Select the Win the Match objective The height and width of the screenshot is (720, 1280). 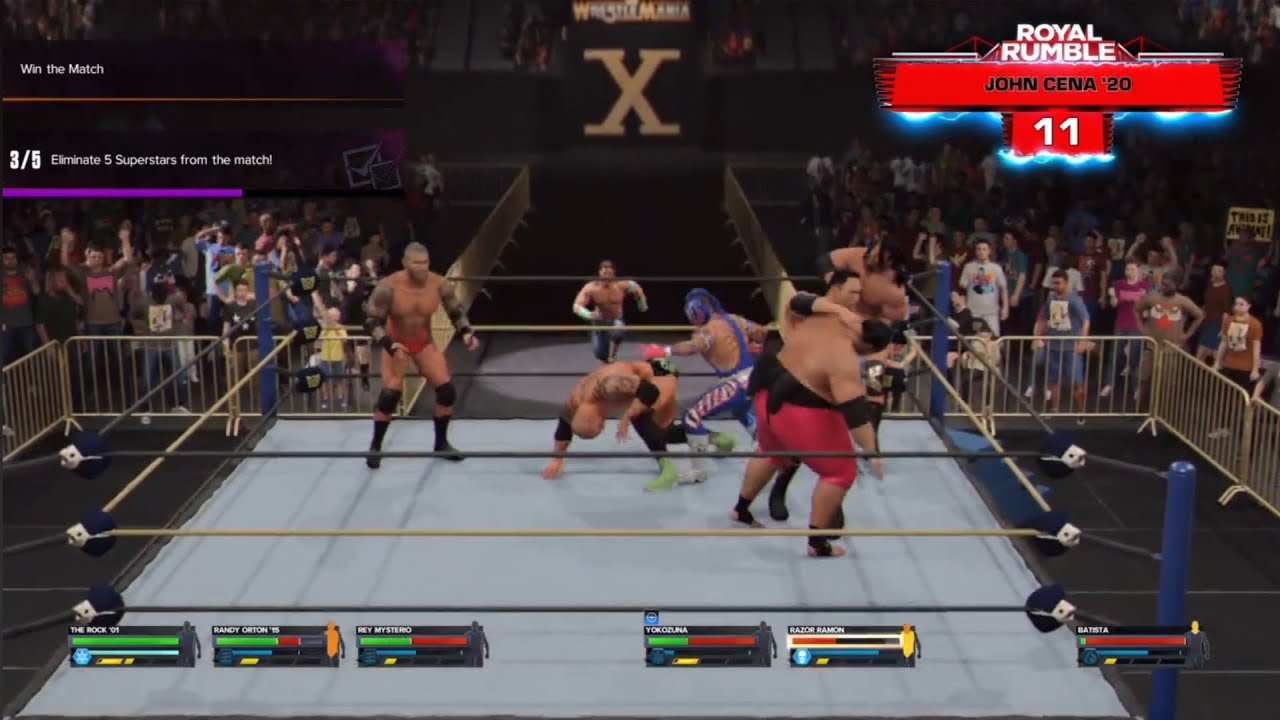tap(62, 69)
